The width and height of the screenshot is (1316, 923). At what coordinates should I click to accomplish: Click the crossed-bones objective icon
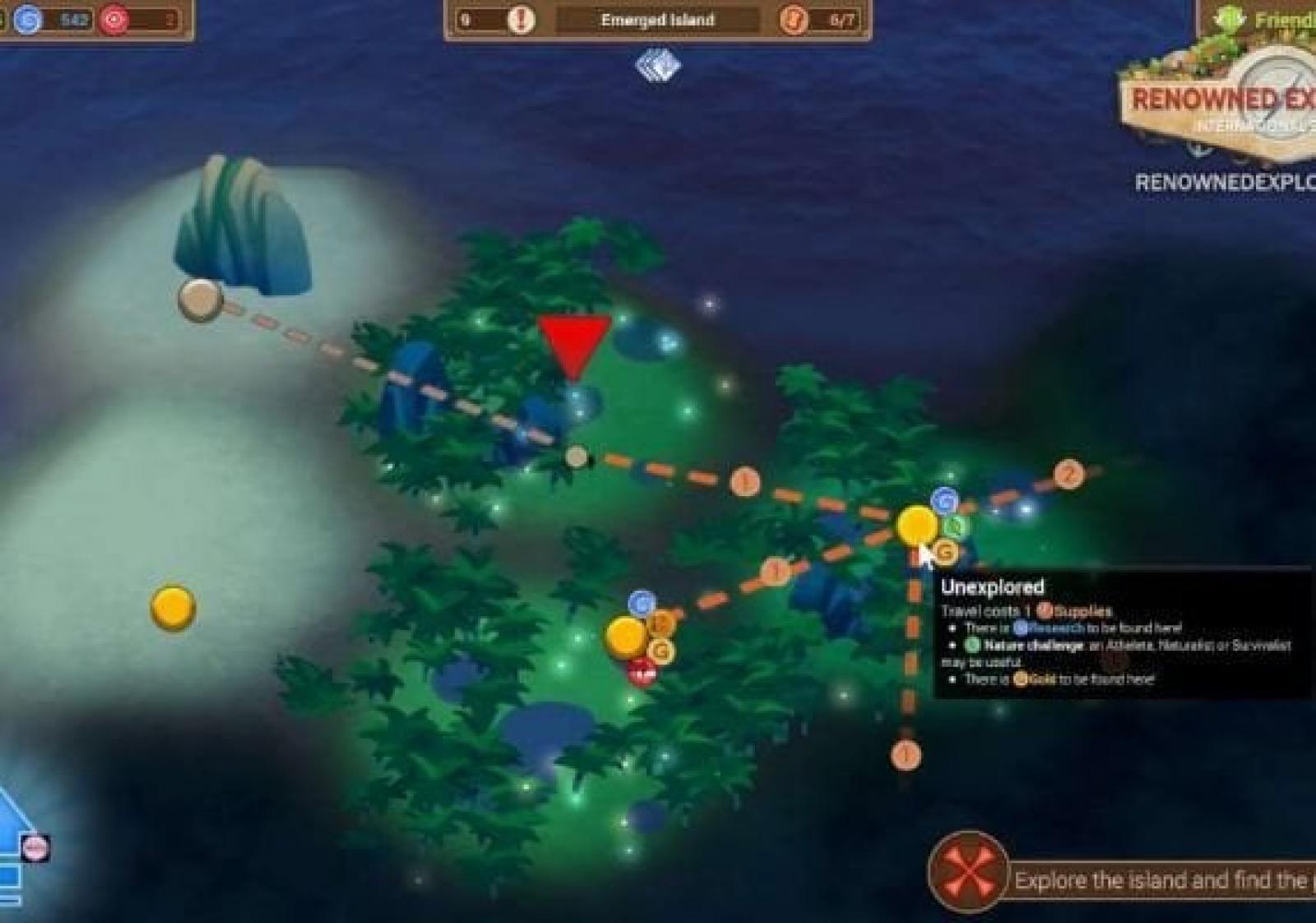(x=968, y=871)
